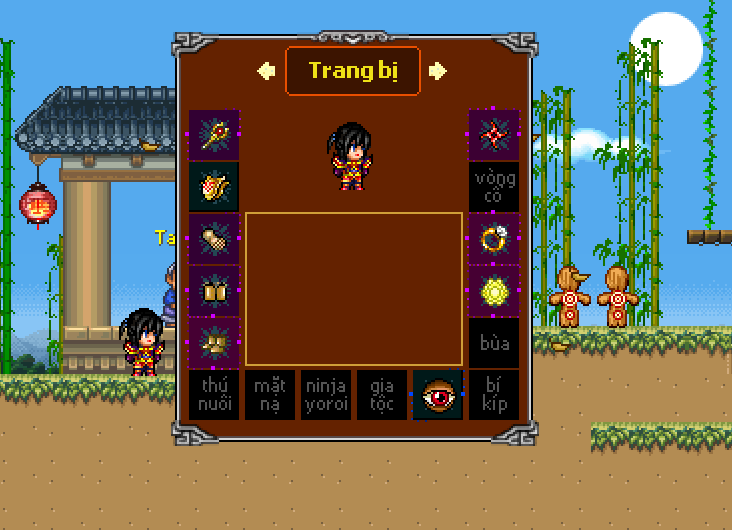732x530 pixels.
Task: Open the Trang bị panel title
Action: click(x=352, y=71)
